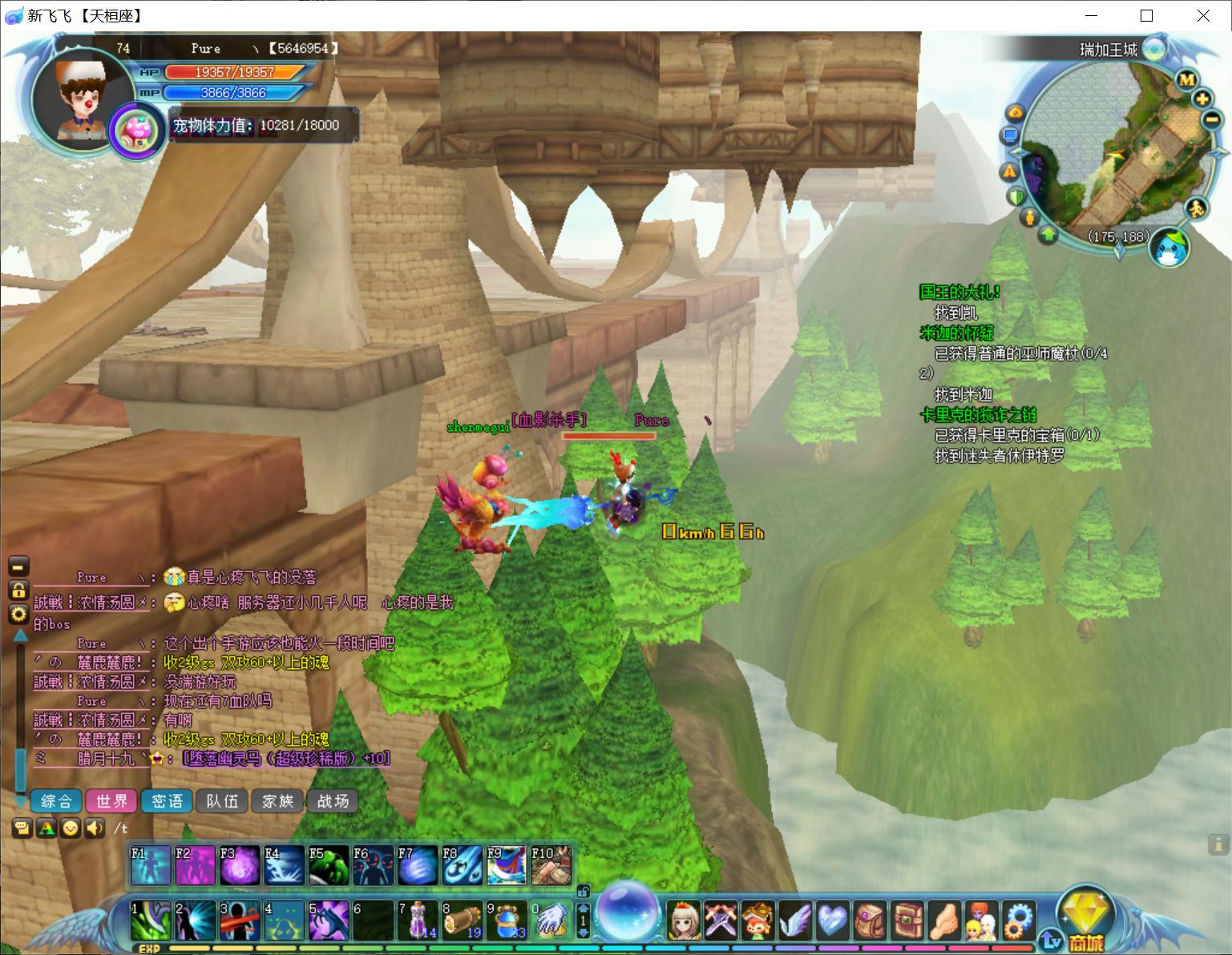Image resolution: width=1232 pixels, height=955 pixels.
Task: Open the 战场 chat tab
Action: click(x=333, y=801)
